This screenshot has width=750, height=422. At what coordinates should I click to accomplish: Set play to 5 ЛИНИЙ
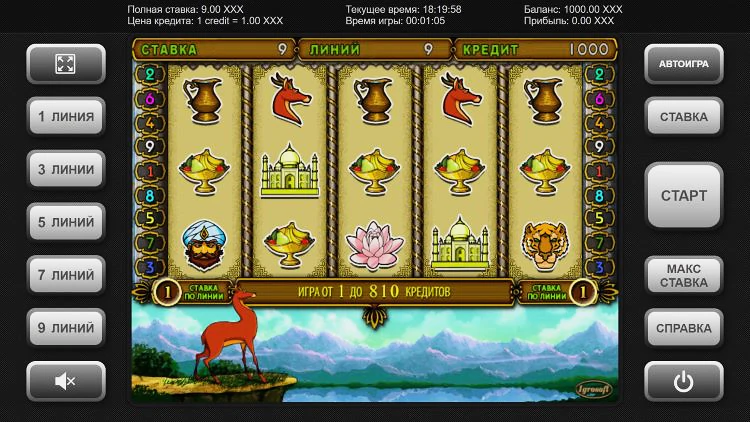coord(66,222)
